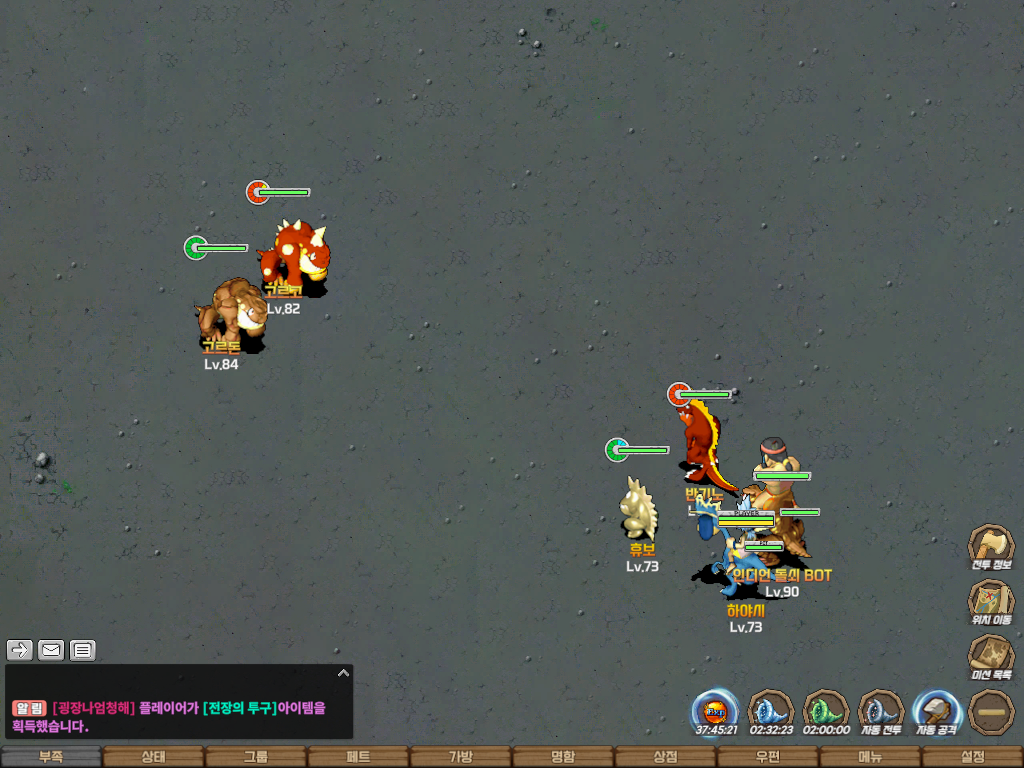Switch to the 상태 (Status) tab

pyautogui.click(x=153, y=757)
